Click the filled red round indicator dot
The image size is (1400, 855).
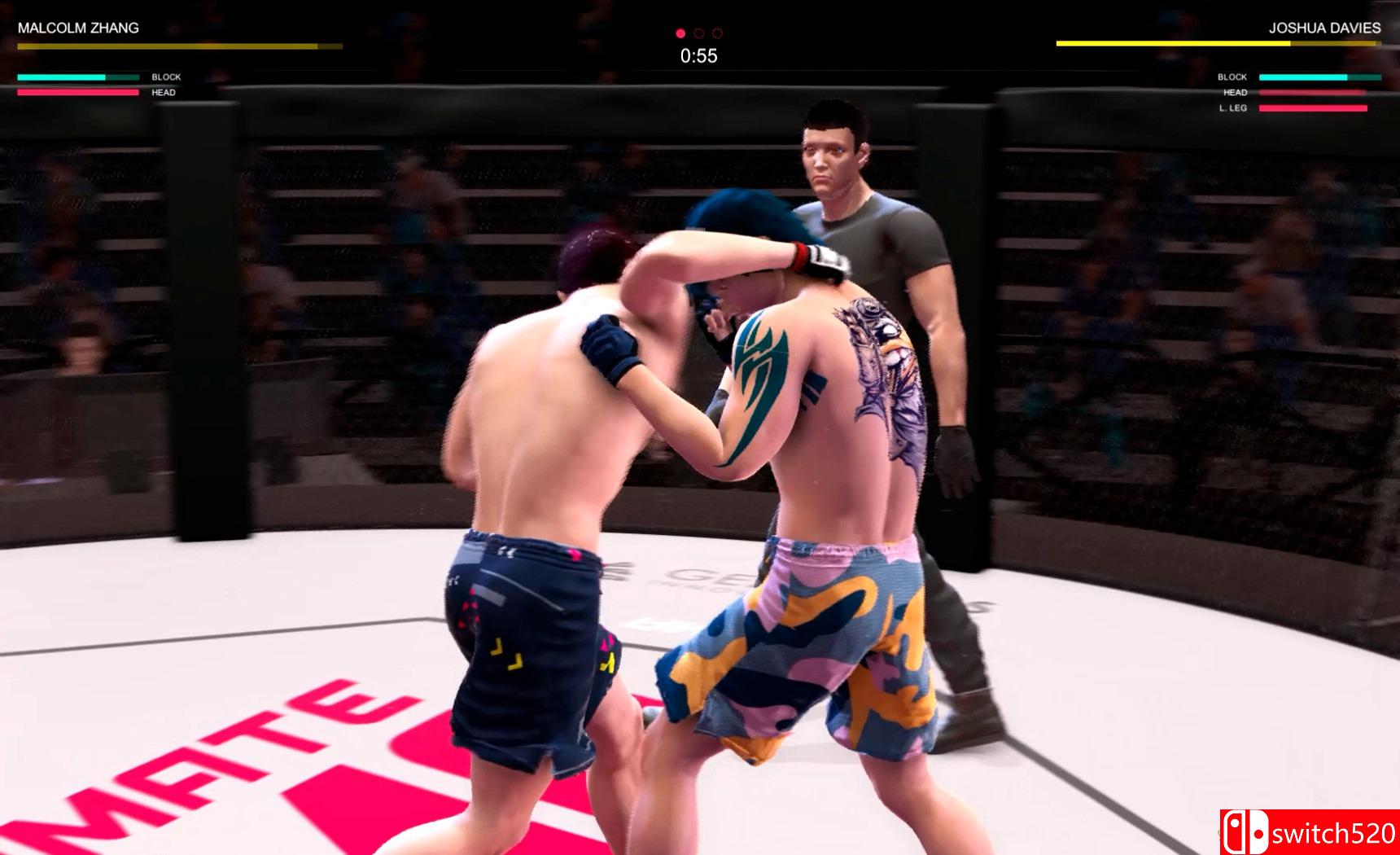681,33
